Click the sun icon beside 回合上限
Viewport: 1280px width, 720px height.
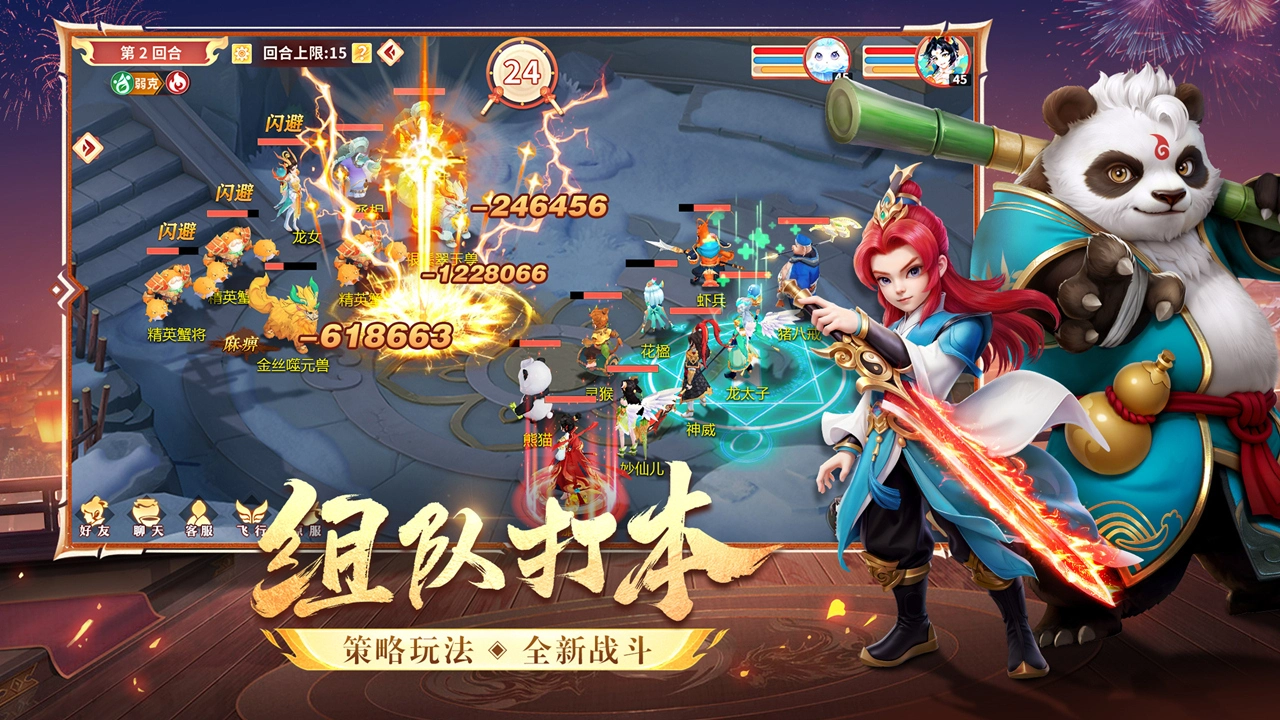click(x=241, y=52)
